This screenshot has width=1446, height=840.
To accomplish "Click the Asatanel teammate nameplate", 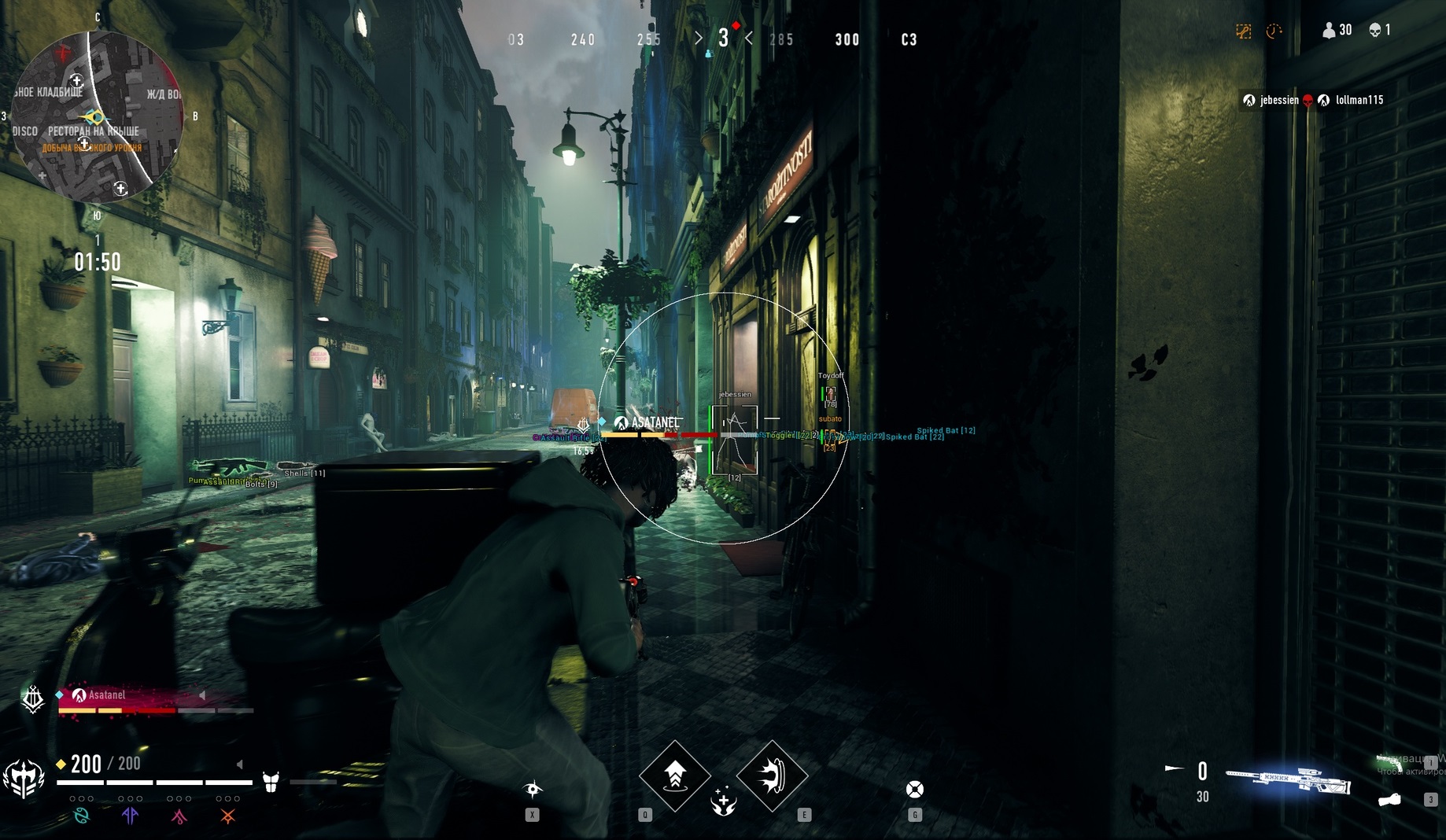I will (x=106, y=695).
